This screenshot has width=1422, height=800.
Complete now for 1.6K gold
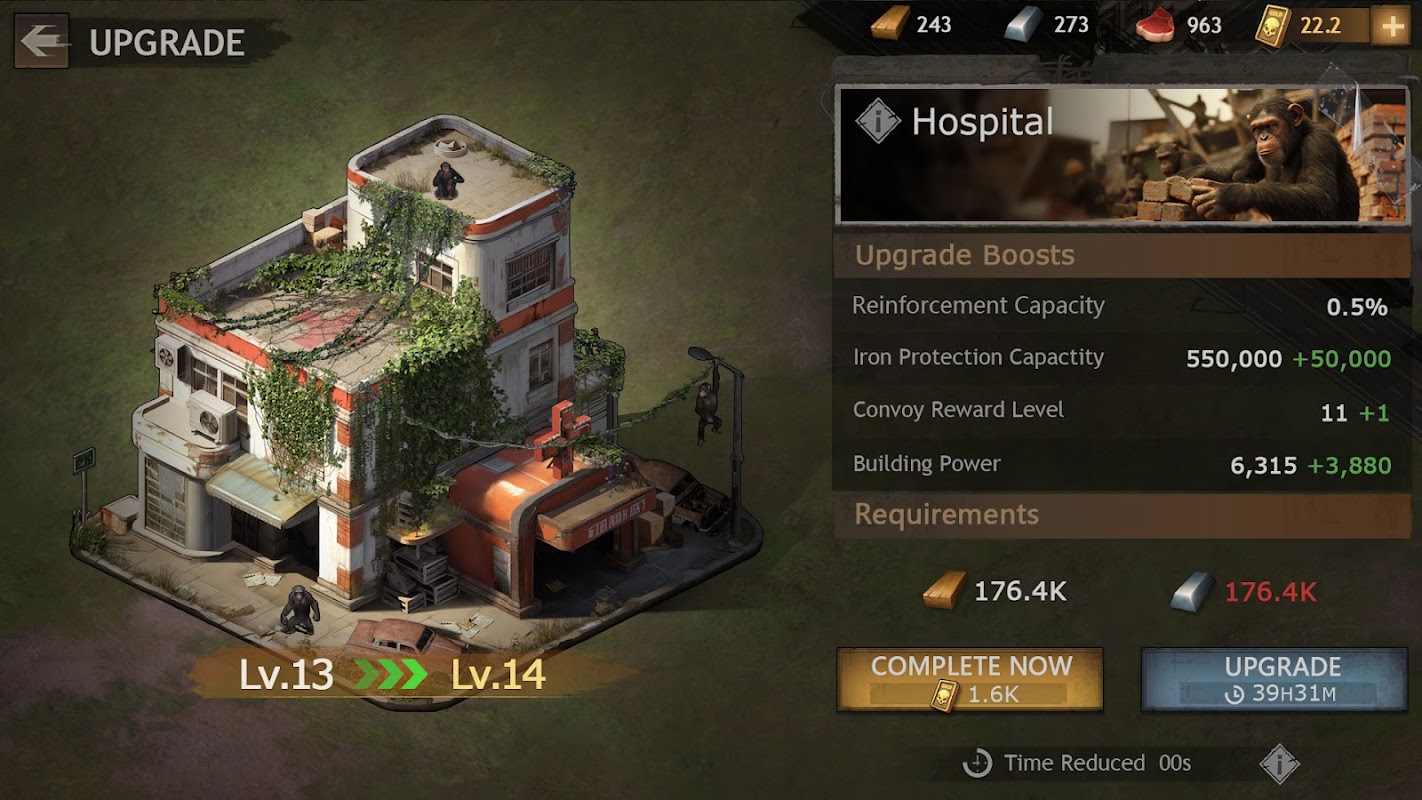(x=970, y=679)
